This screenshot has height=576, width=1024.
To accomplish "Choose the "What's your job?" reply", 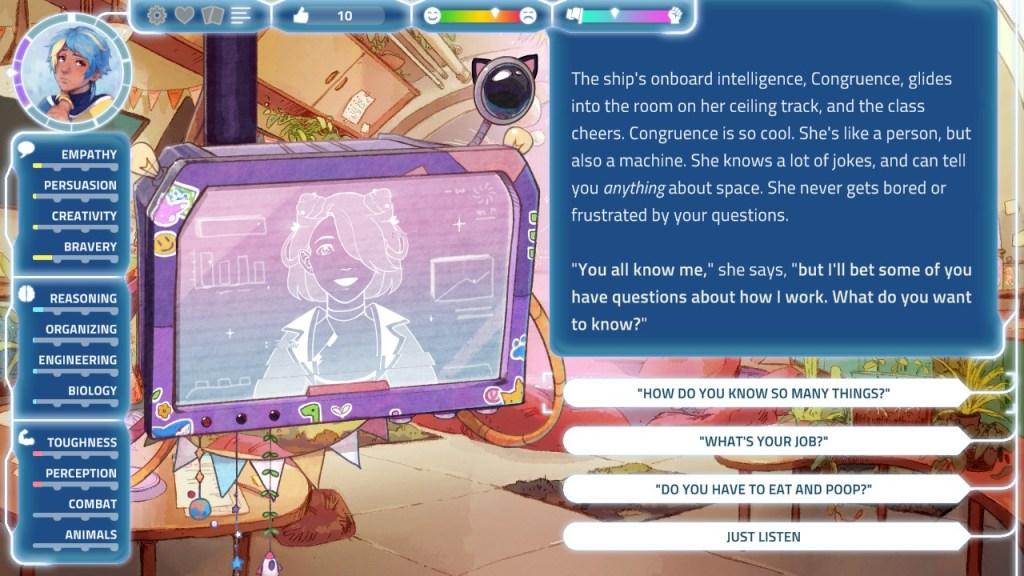I will (763, 441).
